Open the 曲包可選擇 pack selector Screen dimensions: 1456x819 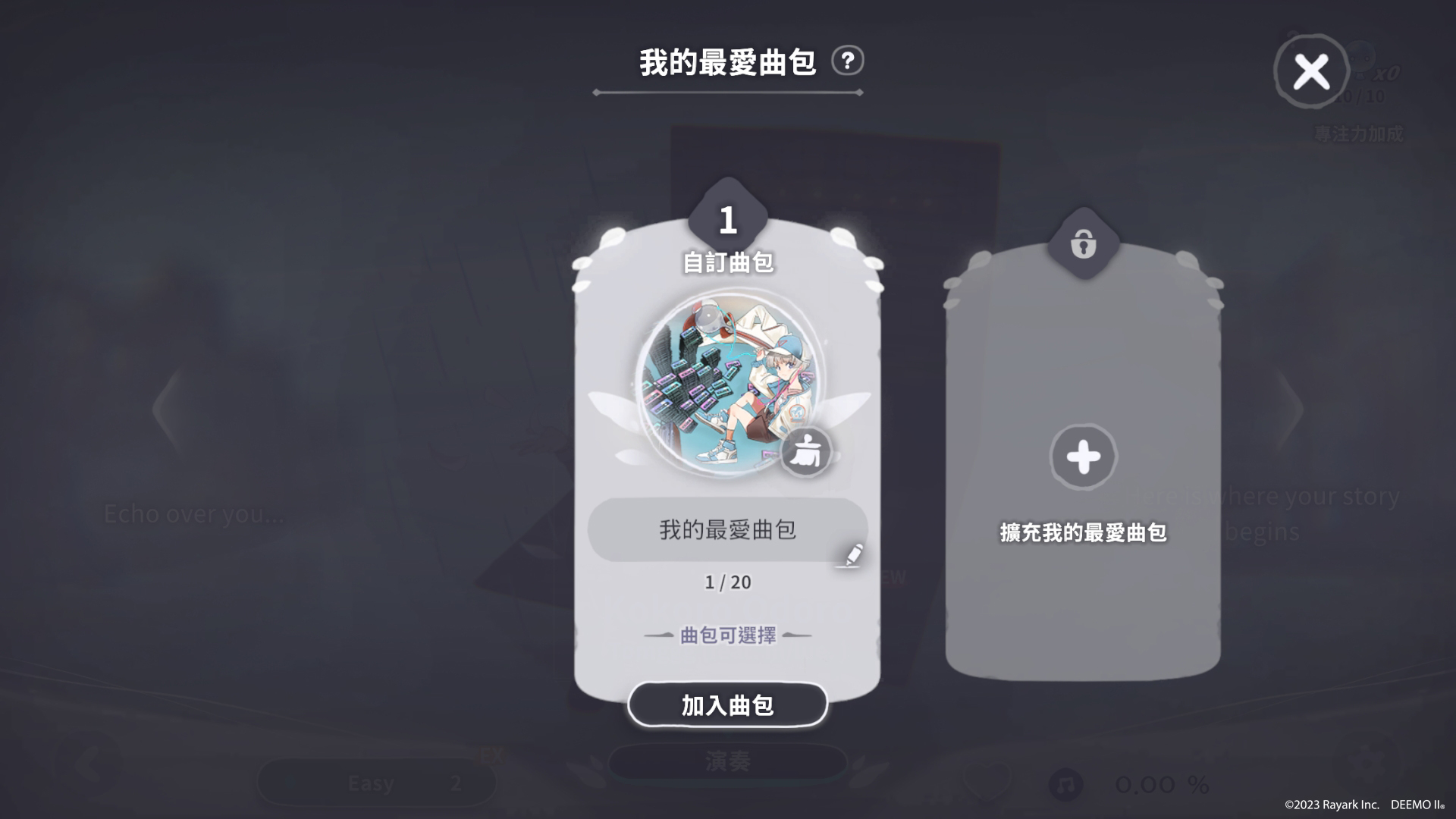[x=727, y=637]
